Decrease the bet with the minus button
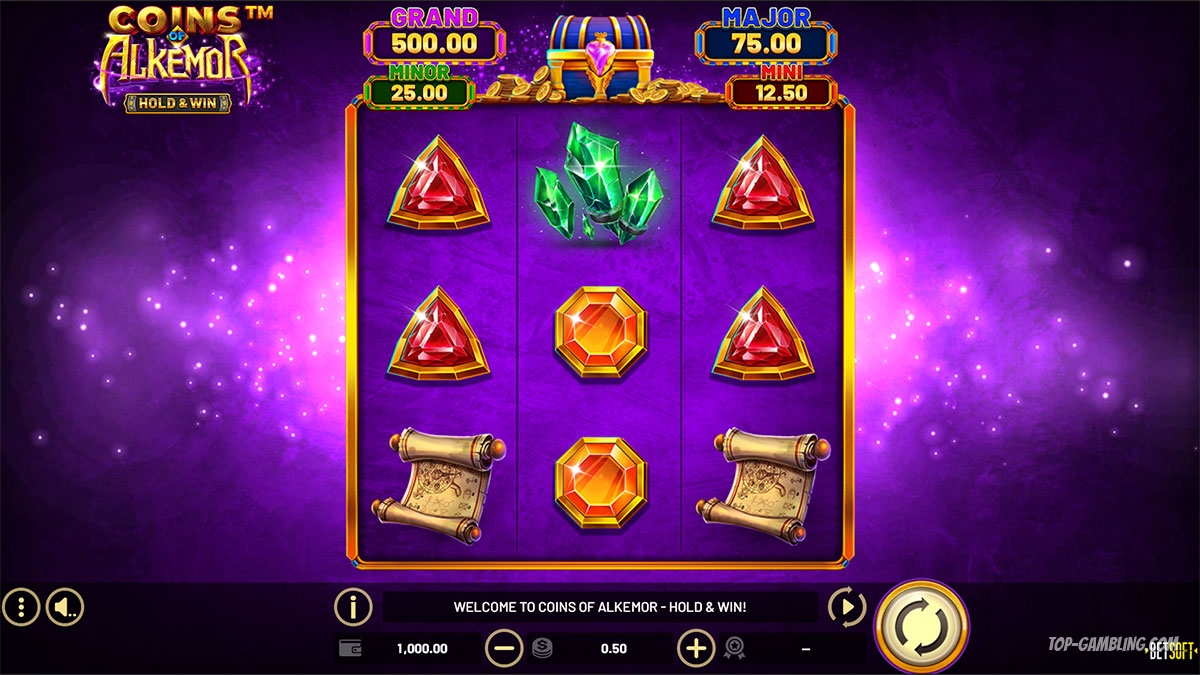Image resolution: width=1200 pixels, height=675 pixels. click(x=504, y=649)
